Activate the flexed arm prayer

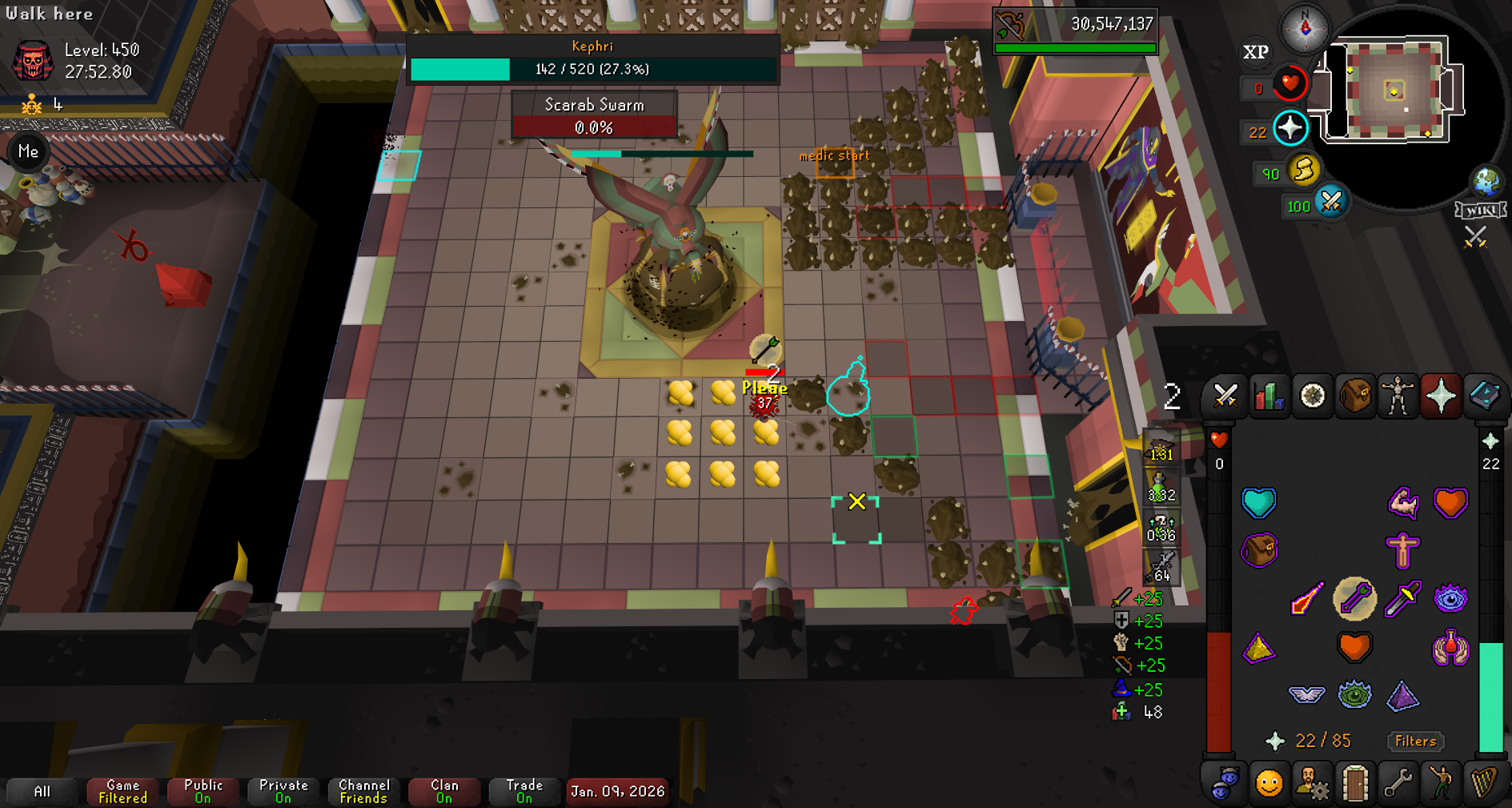click(x=1402, y=503)
